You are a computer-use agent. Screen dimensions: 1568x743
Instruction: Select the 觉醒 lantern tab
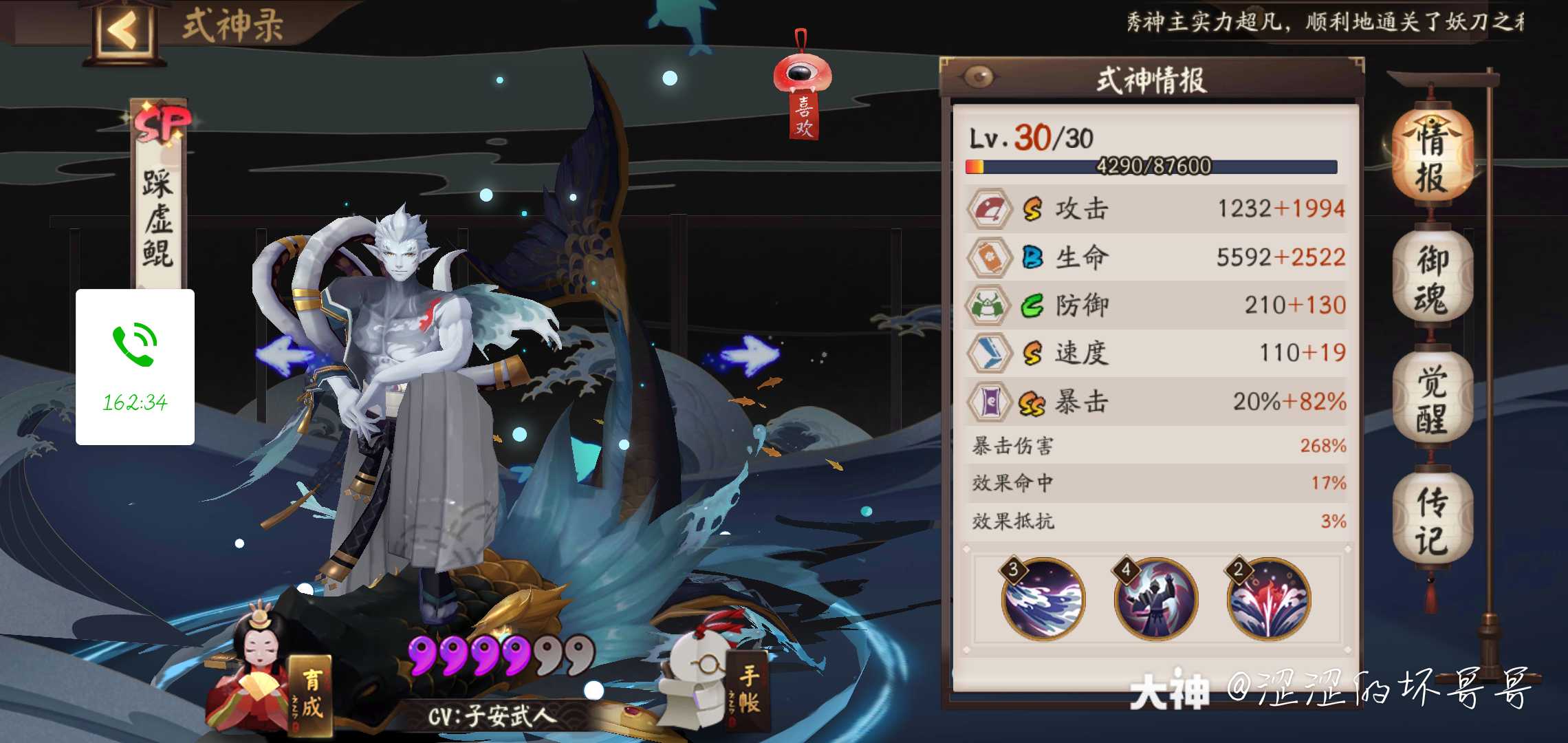tap(1432, 399)
